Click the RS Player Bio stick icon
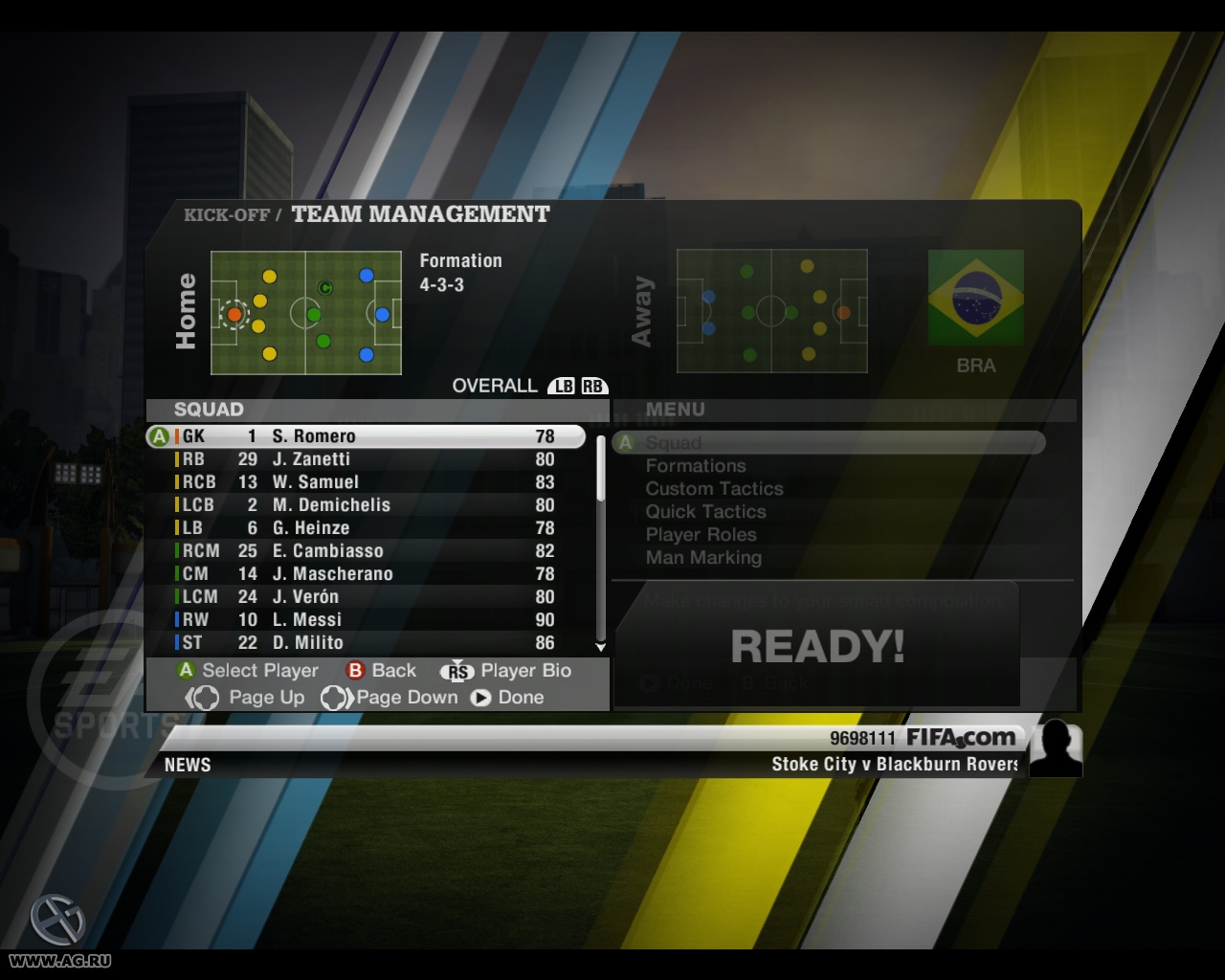Viewport: 1225px width, 980px height. pos(458,671)
